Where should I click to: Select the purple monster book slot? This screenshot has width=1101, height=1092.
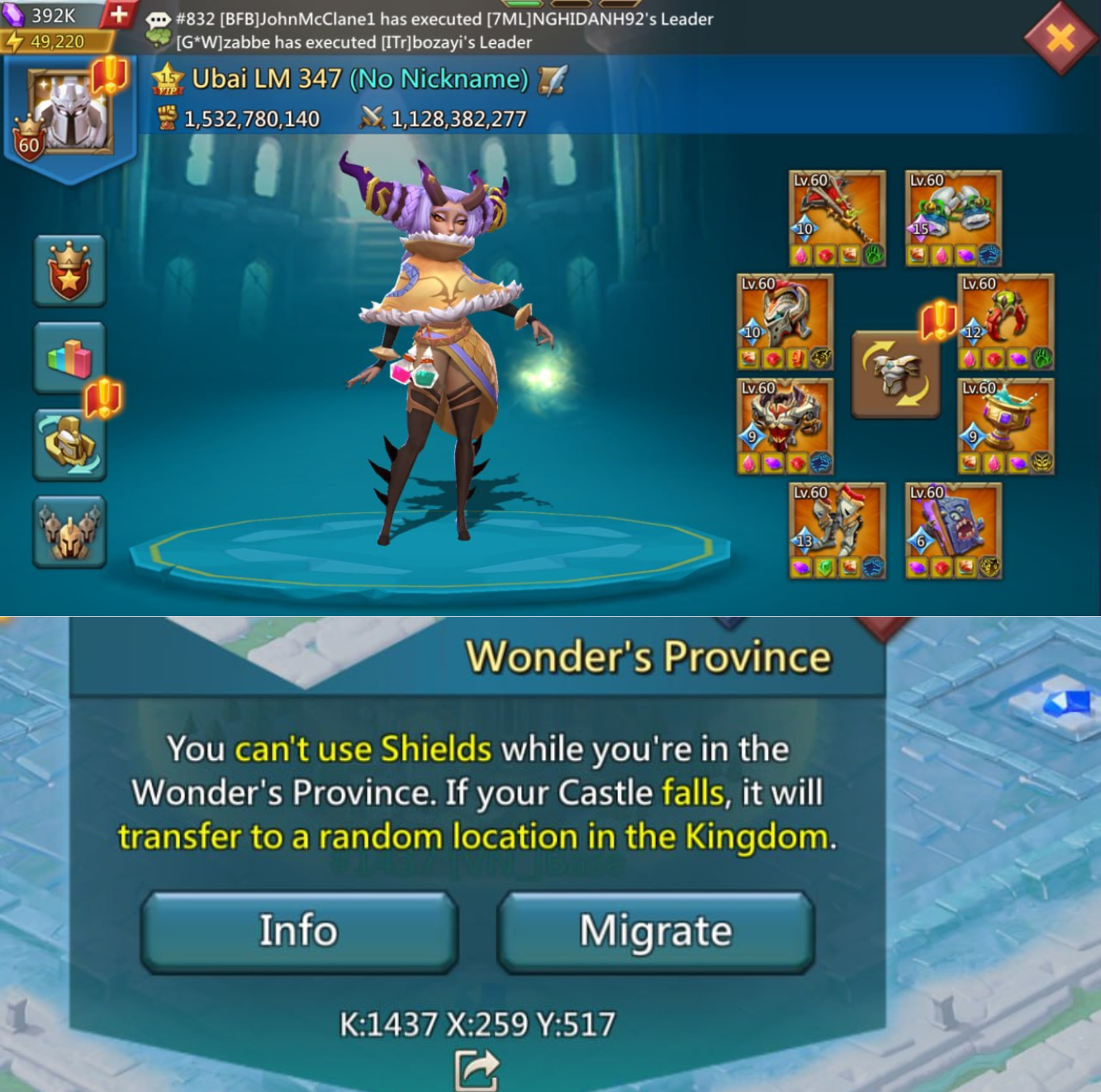pos(953,530)
